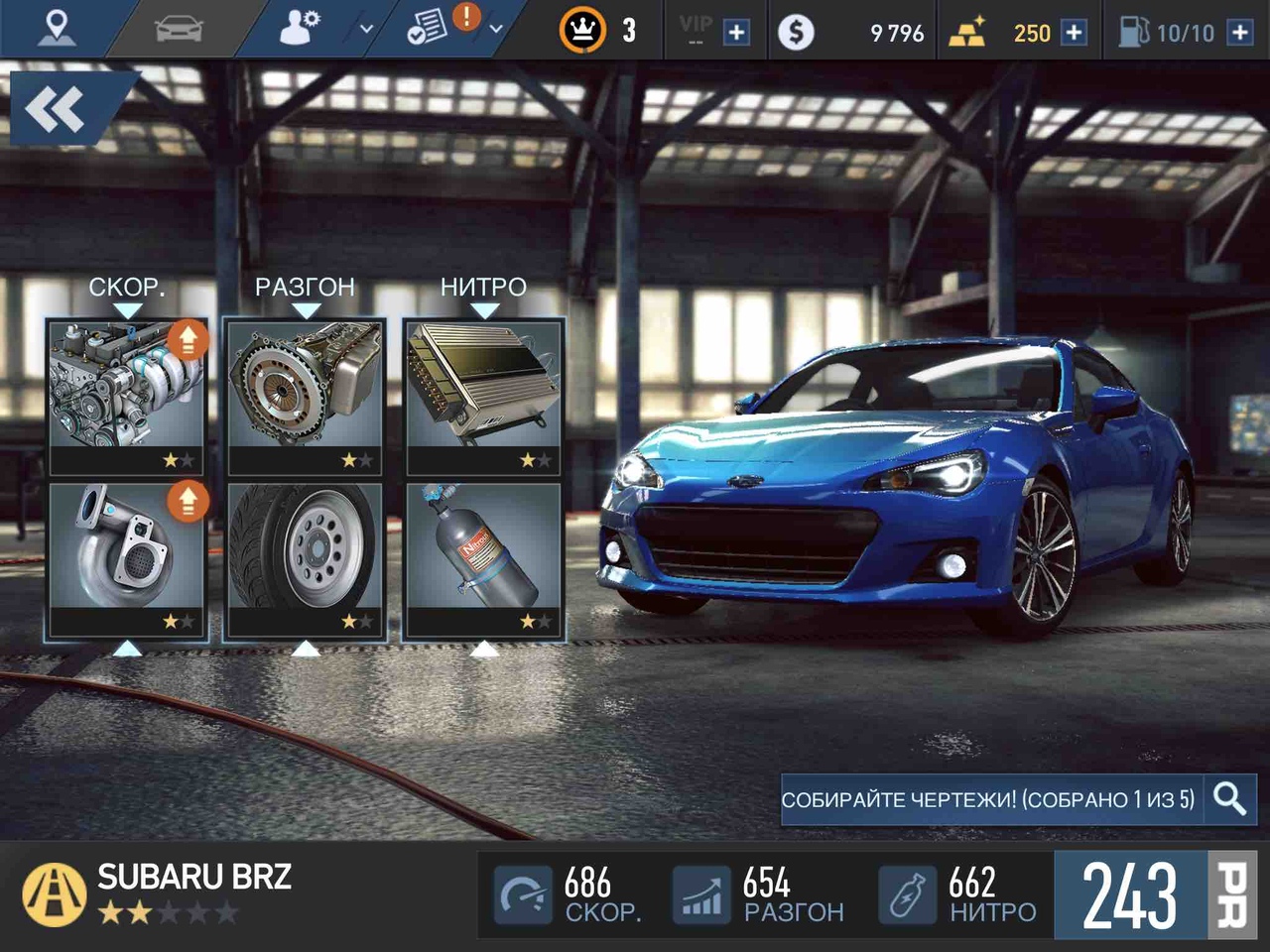Expand the dropdown next to the events icon
The width and height of the screenshot is (1270, 952).
[494, 29]
